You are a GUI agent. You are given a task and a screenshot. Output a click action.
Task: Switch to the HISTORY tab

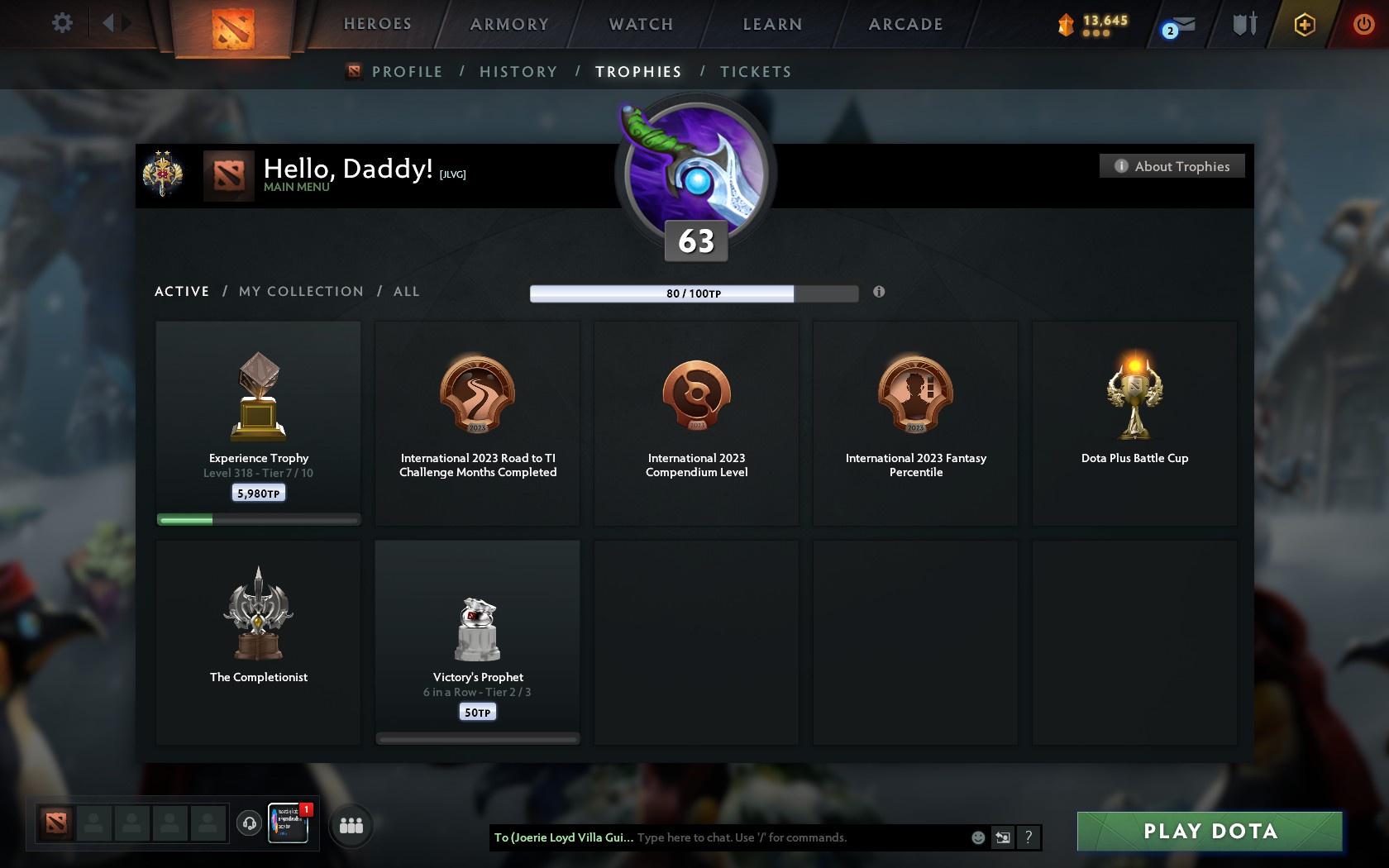point(518,72)
